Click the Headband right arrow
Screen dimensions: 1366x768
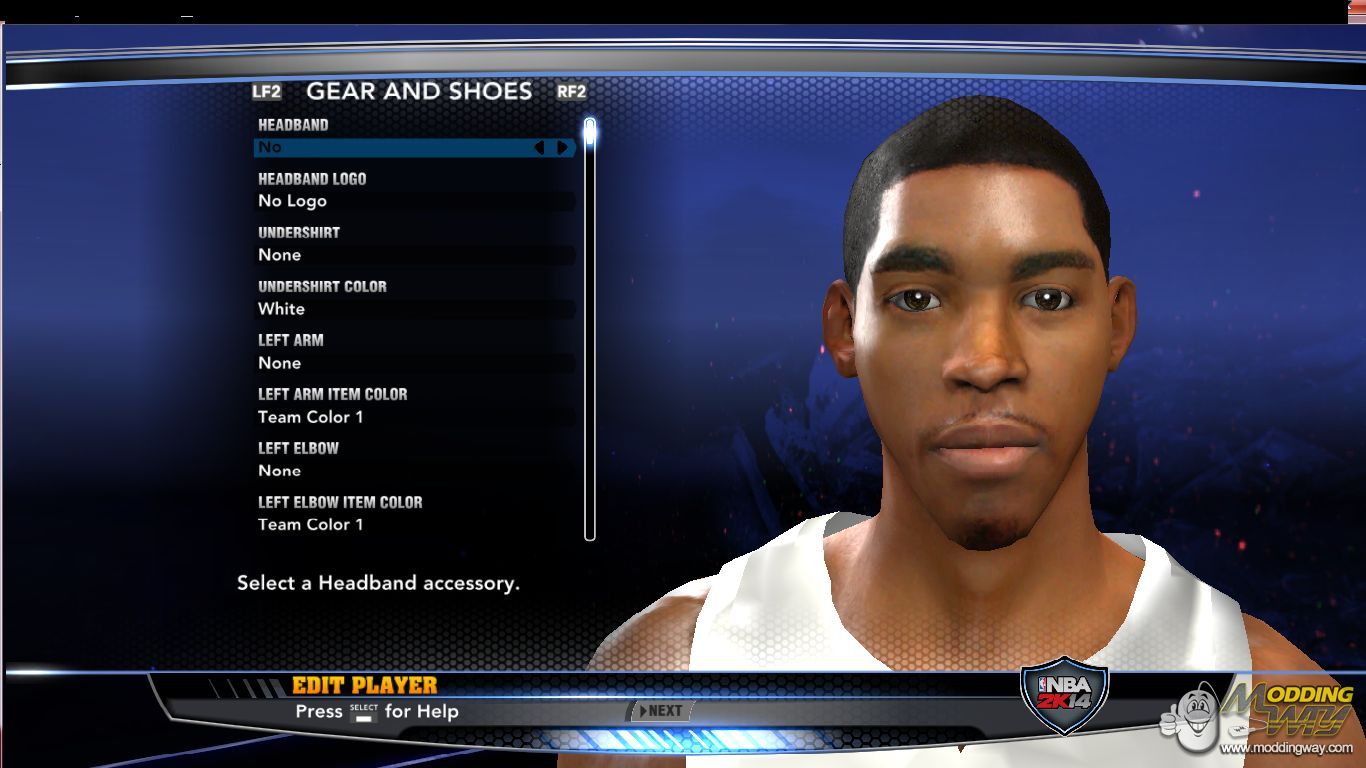pos(563,148)
